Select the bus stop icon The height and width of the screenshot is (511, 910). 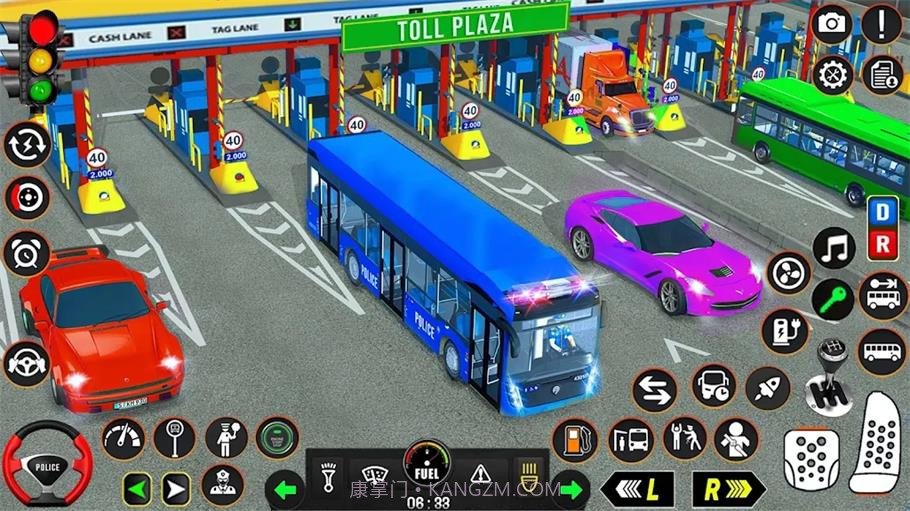(630, 439)
